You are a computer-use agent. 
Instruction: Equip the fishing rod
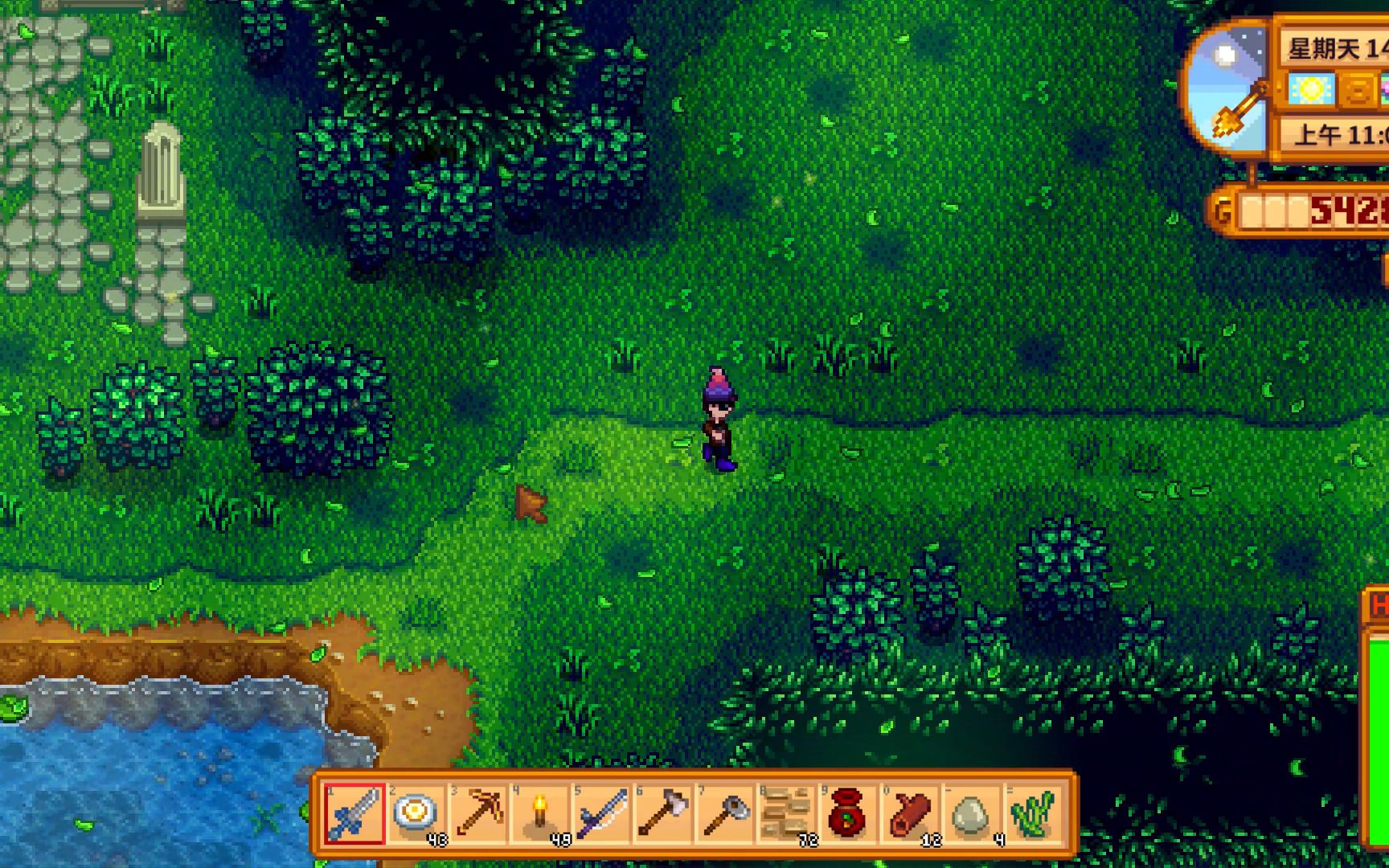(x=601, y=813)
